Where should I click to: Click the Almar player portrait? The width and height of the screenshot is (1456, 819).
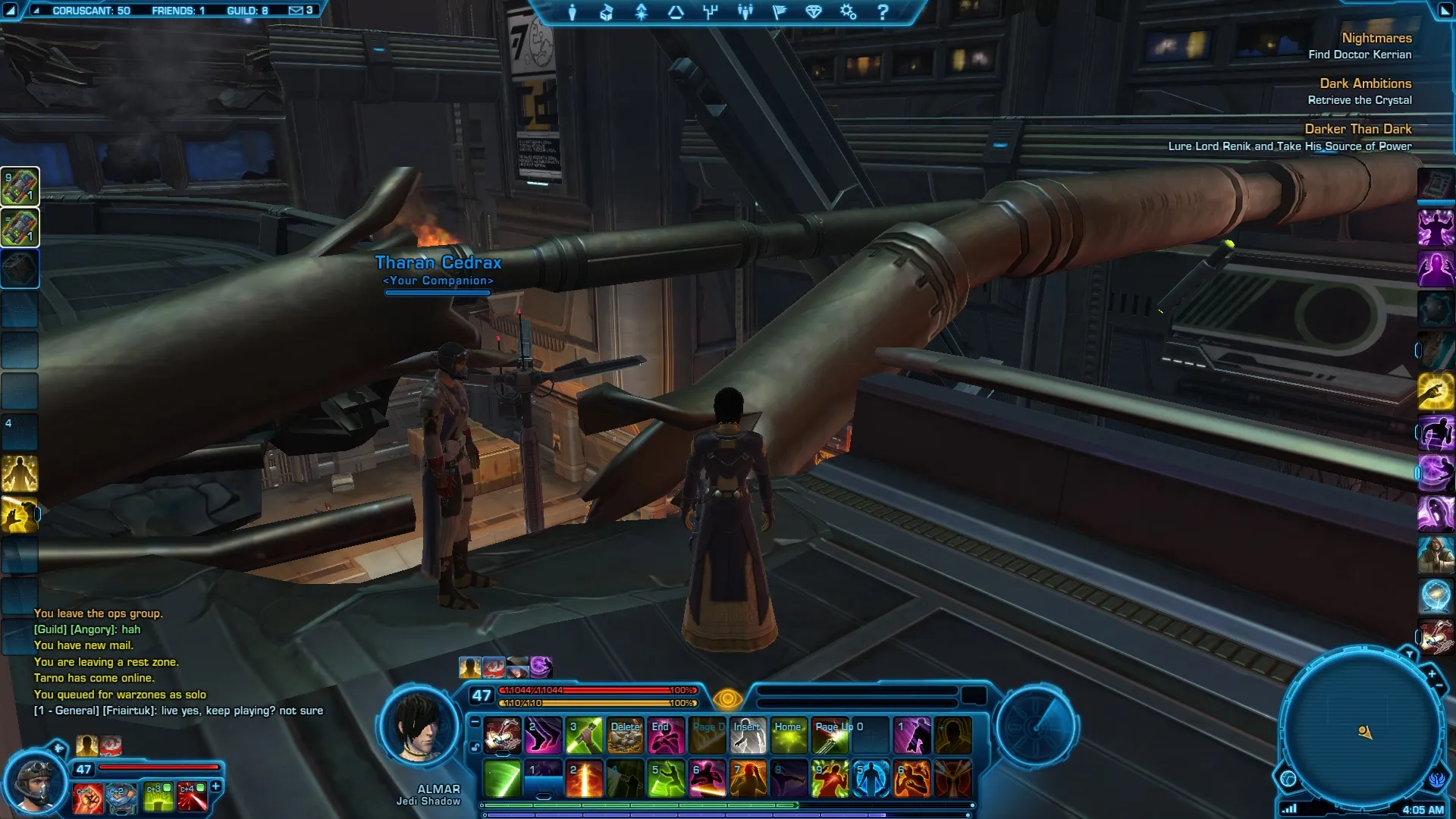pos(420,726)
